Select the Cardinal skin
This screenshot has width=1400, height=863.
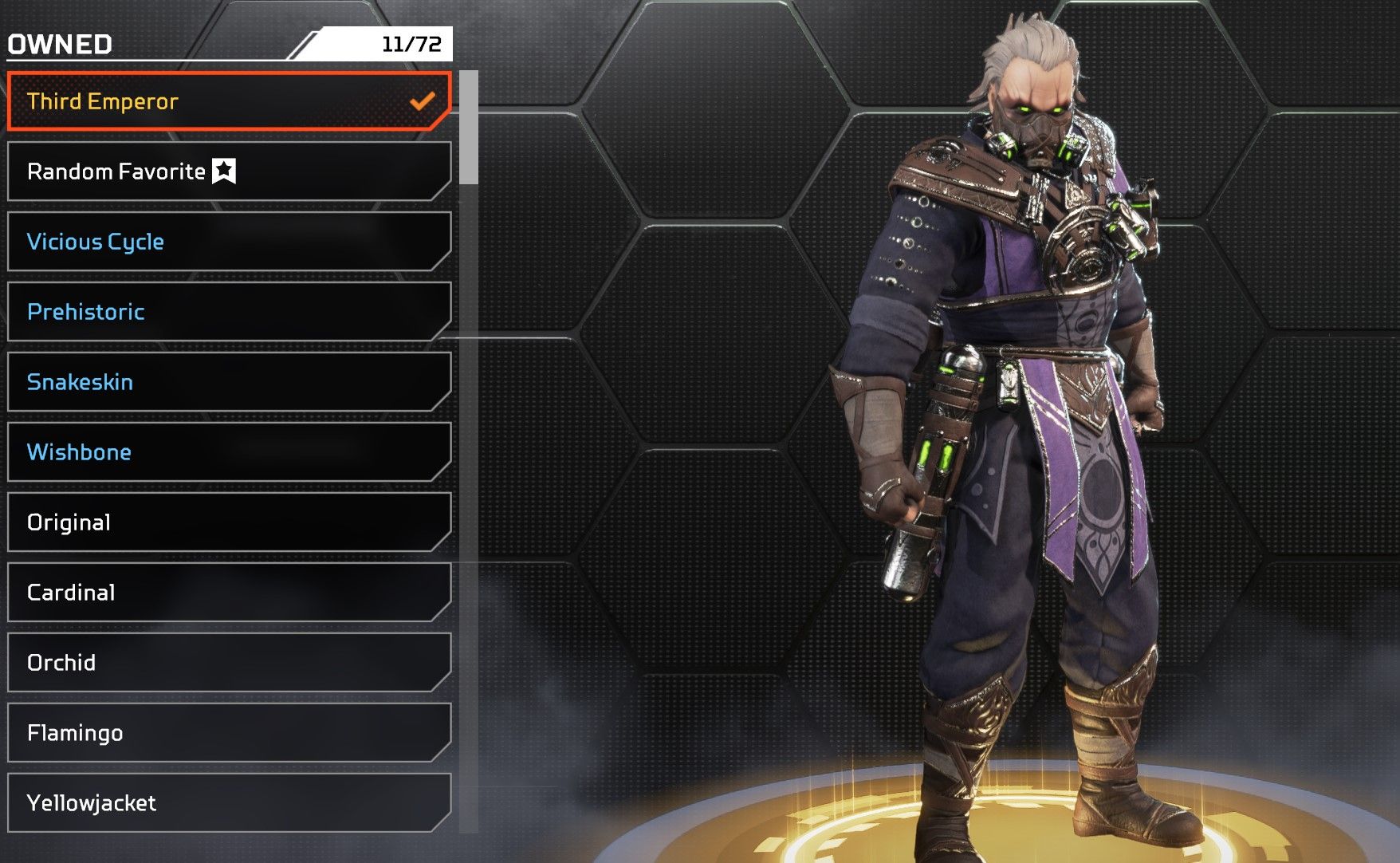[x=229, y=593]
